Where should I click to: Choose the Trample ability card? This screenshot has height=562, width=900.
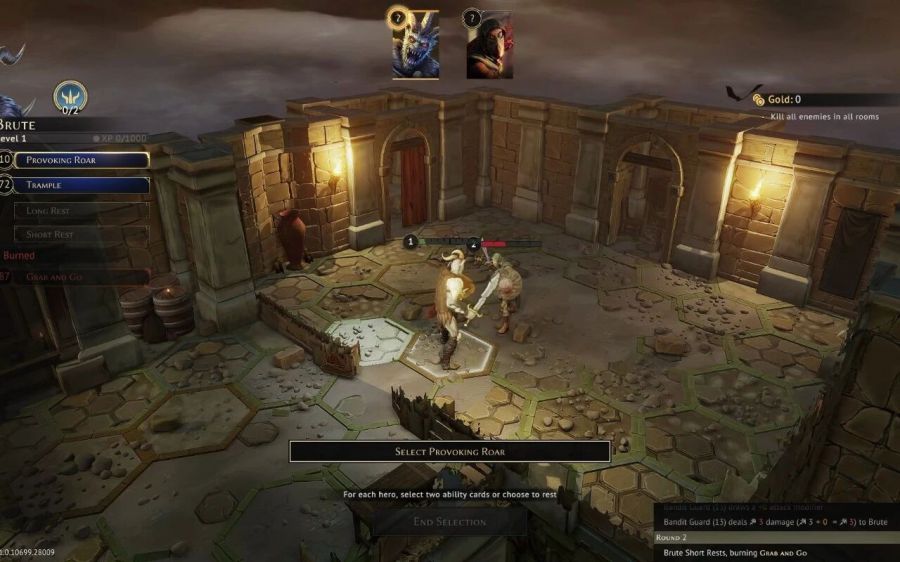click(x=82, y=185)
